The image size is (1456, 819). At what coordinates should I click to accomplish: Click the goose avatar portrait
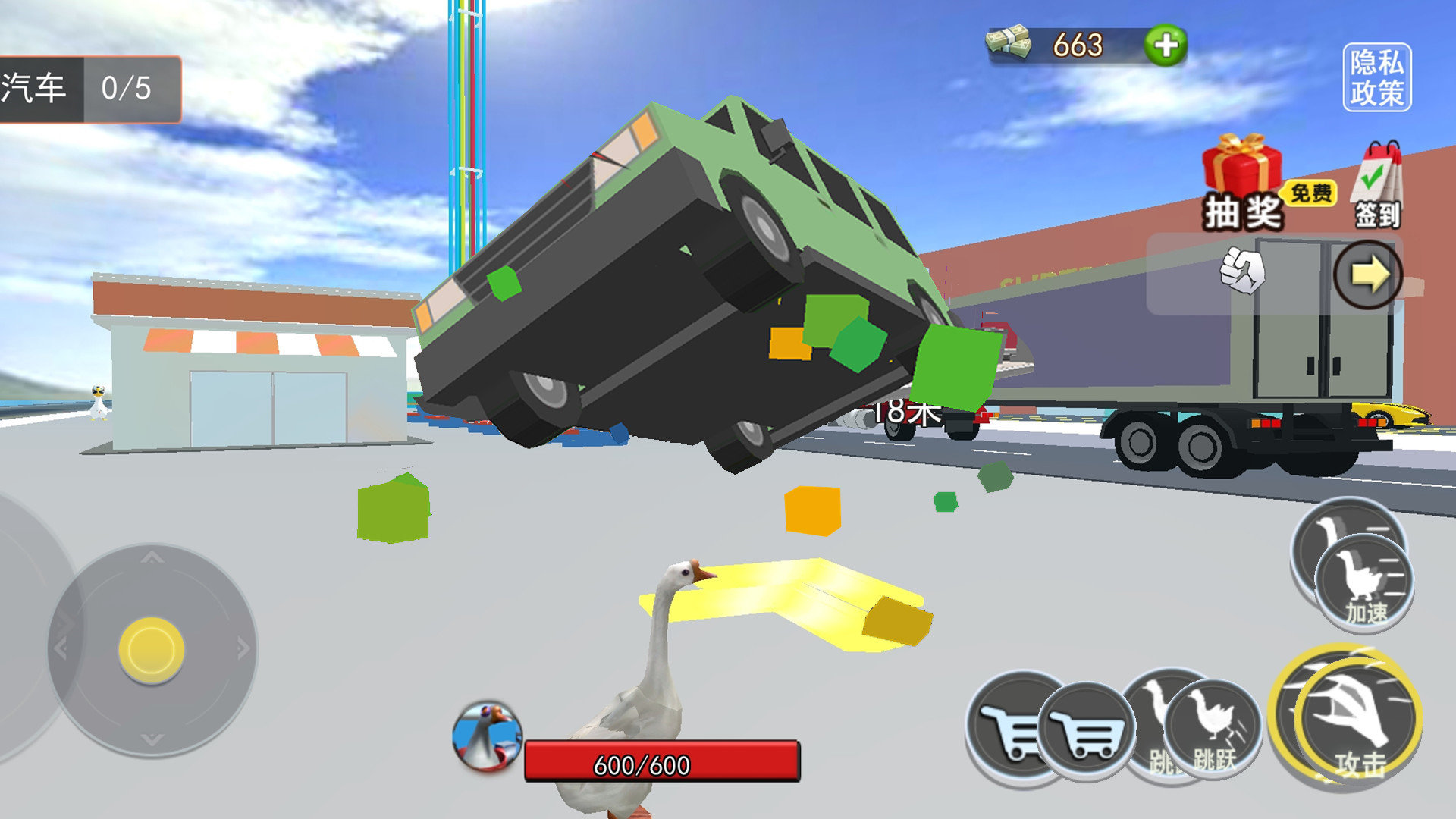[x=486, y=736]
